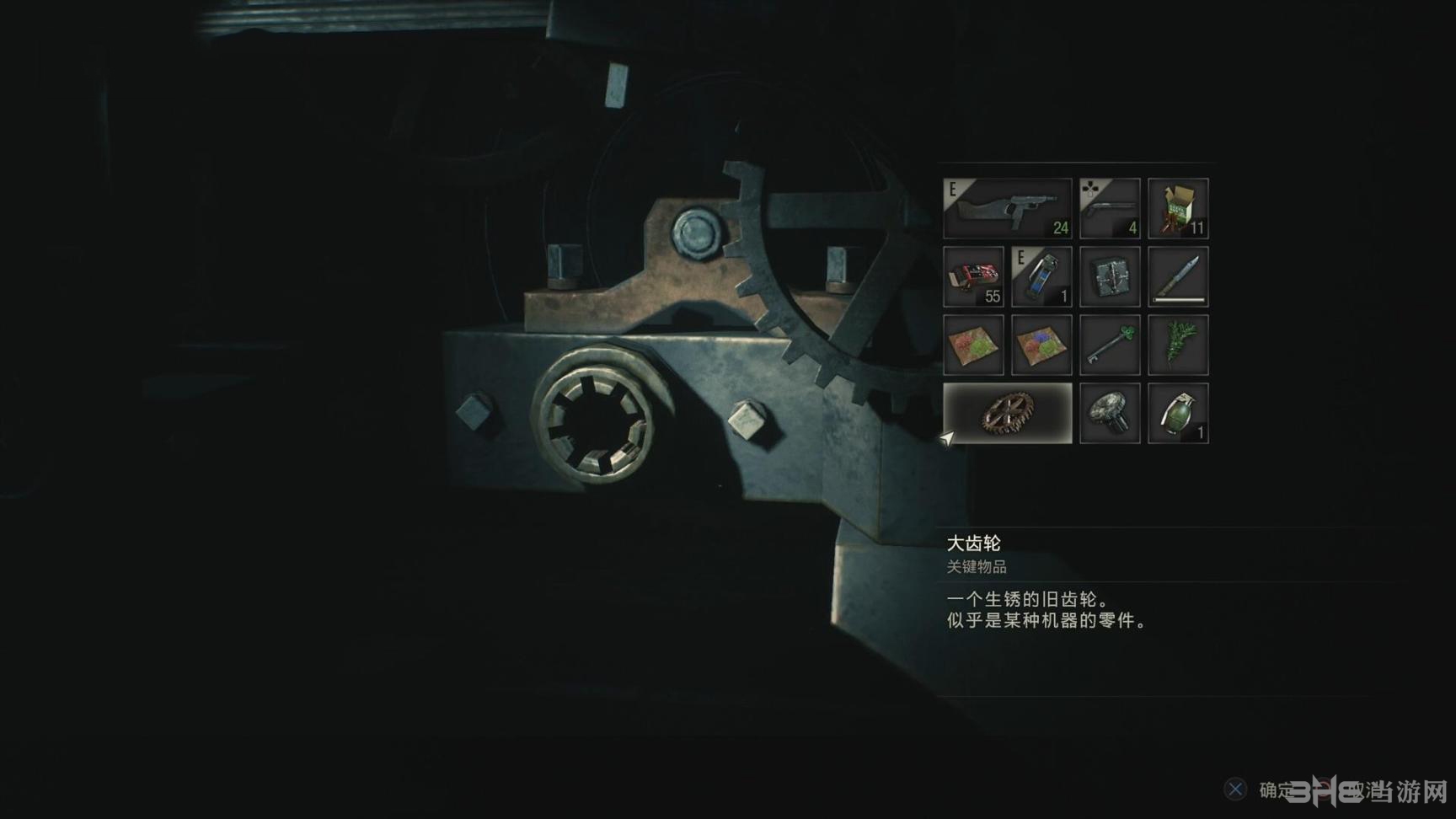
Task: Select the dark metal box item
Action: 1110,276
